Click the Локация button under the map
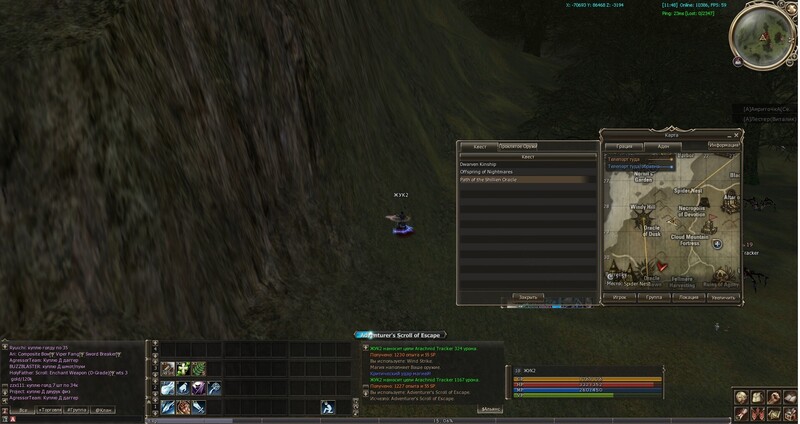The height and width of the screenshot is (424, 800). pos(688,298)
